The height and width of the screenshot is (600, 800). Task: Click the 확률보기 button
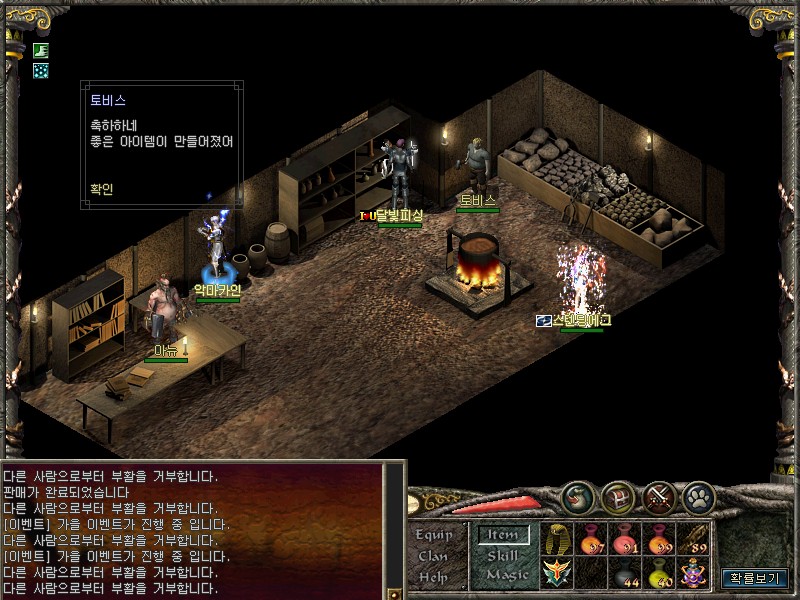coord(755,578)
